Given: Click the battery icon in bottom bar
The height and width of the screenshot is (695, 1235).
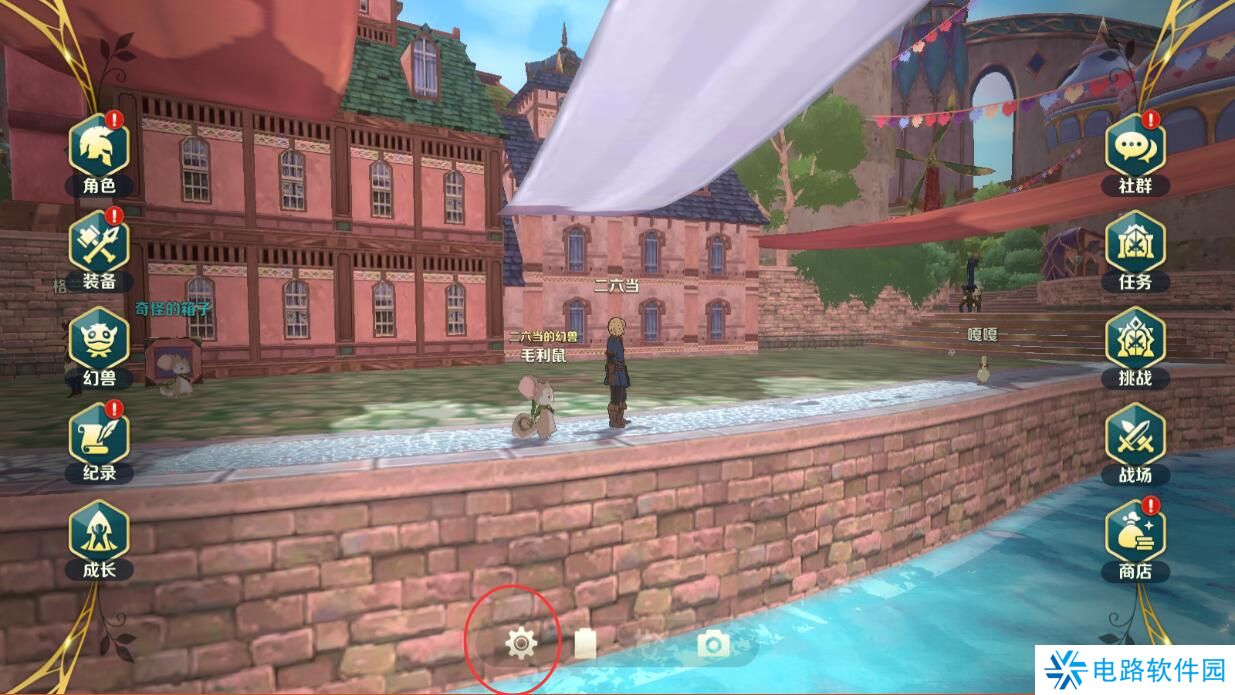Looking at the screenshot, I should pos(585,645).
